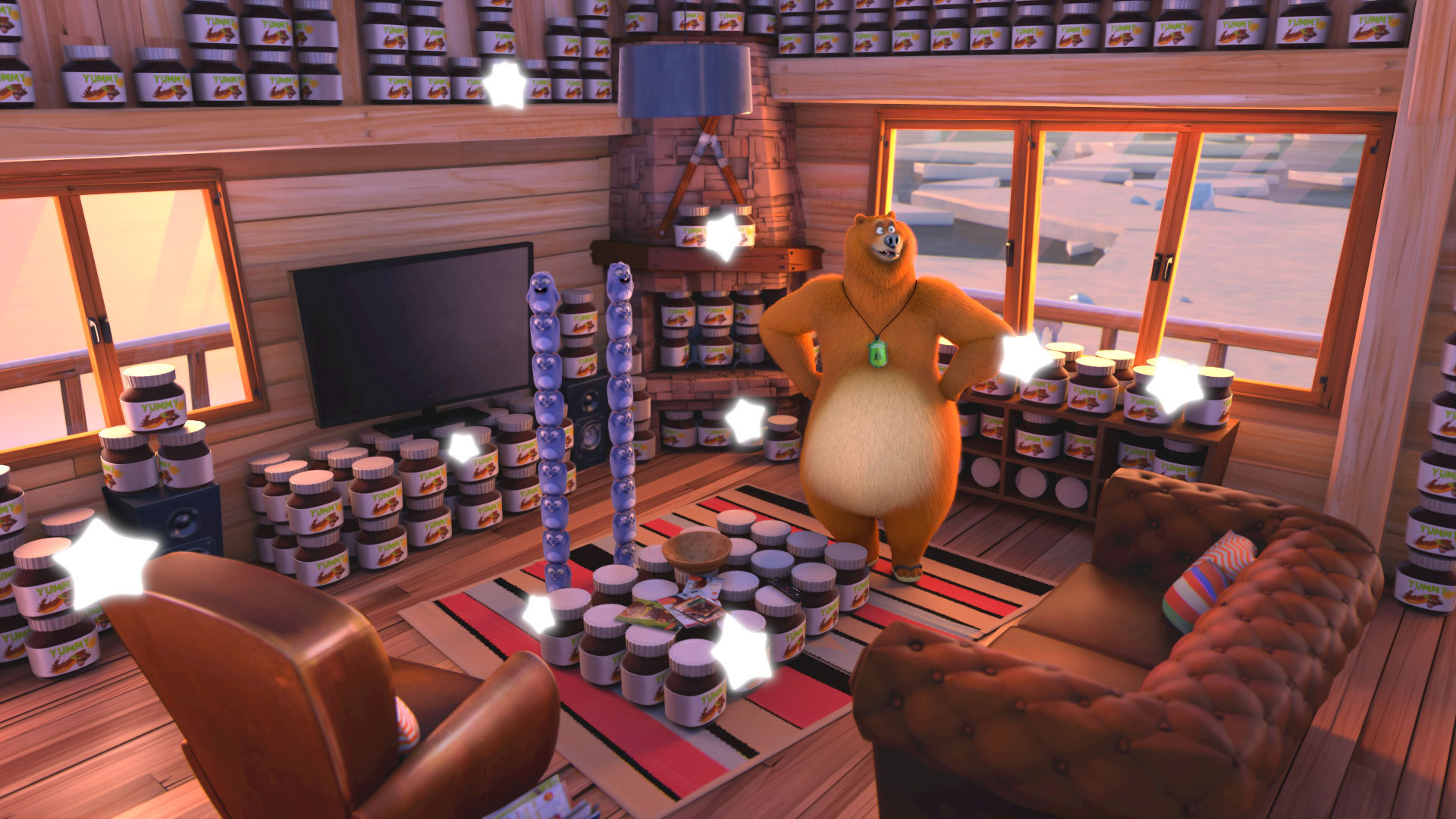Choose the star on the window sideboard jars
The height and width of the screenshot is (819, 1456).
(x=1173, y=388)
